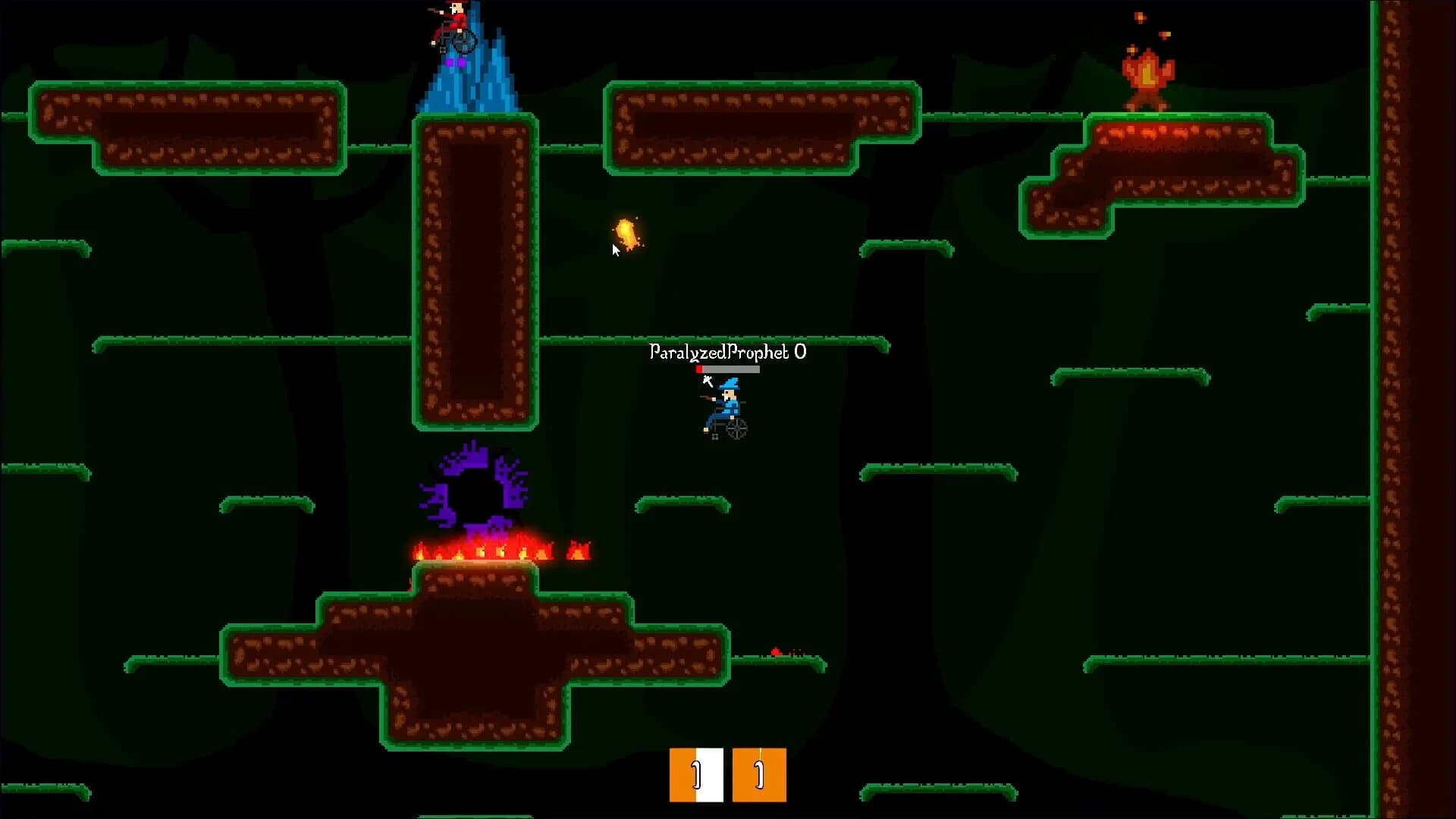1456x819 pixels.
Task: Toggle the partially charged left hotbar slot
Action: coord(695,776)
